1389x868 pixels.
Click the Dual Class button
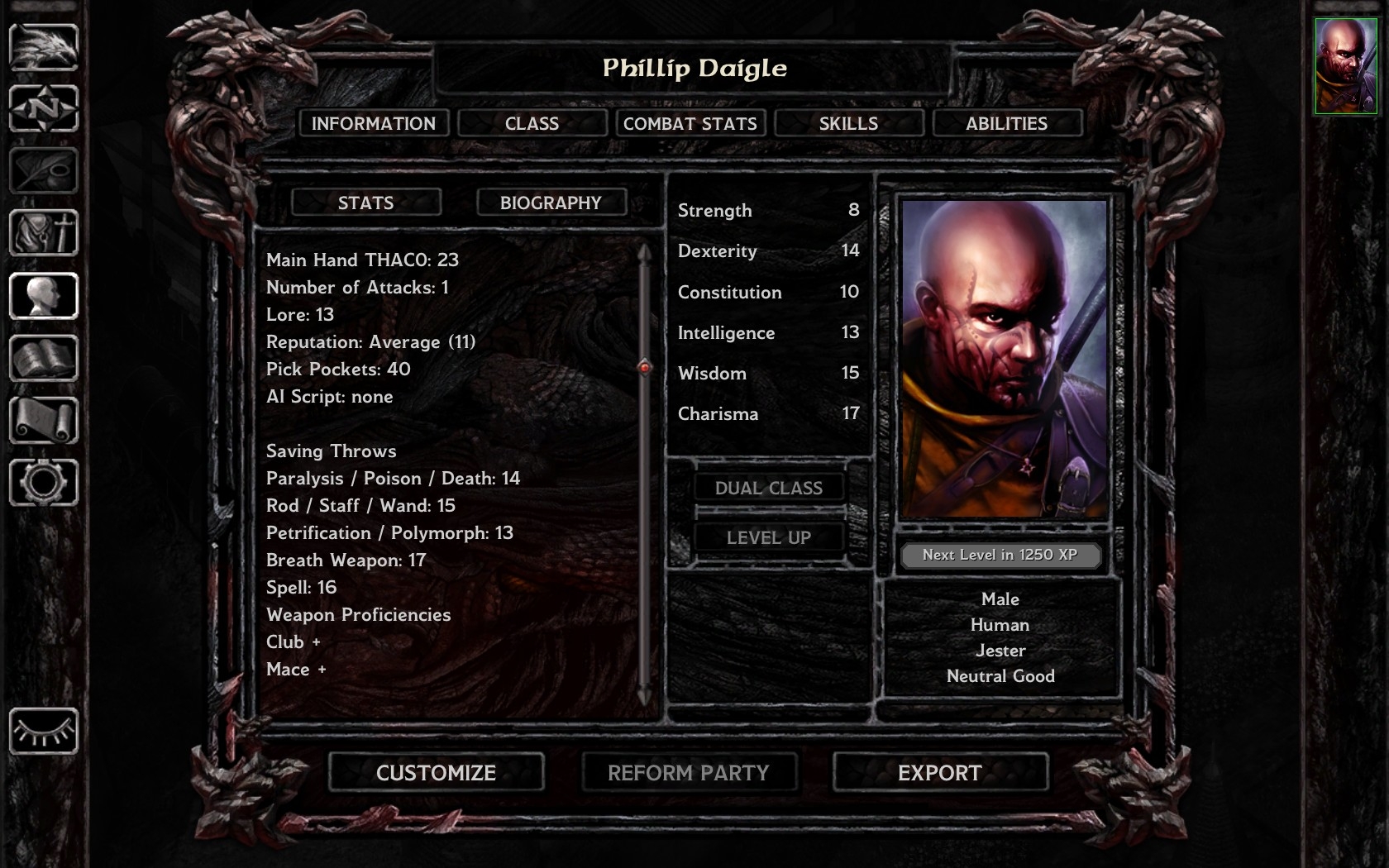coord(768,488)
